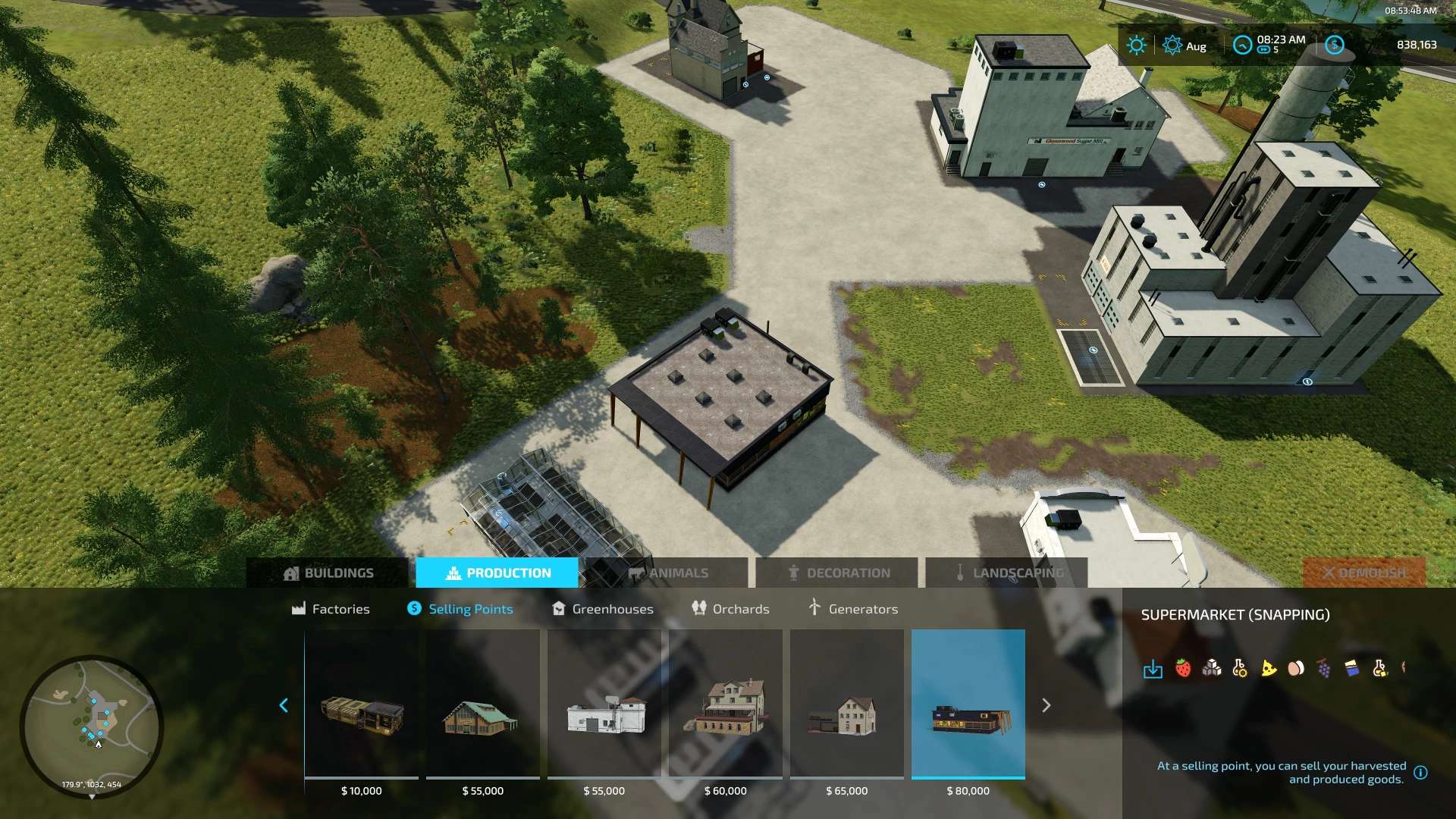Show next items with right arrow
Screen dimensions: 1456x819
click(x=1046, y=706)
